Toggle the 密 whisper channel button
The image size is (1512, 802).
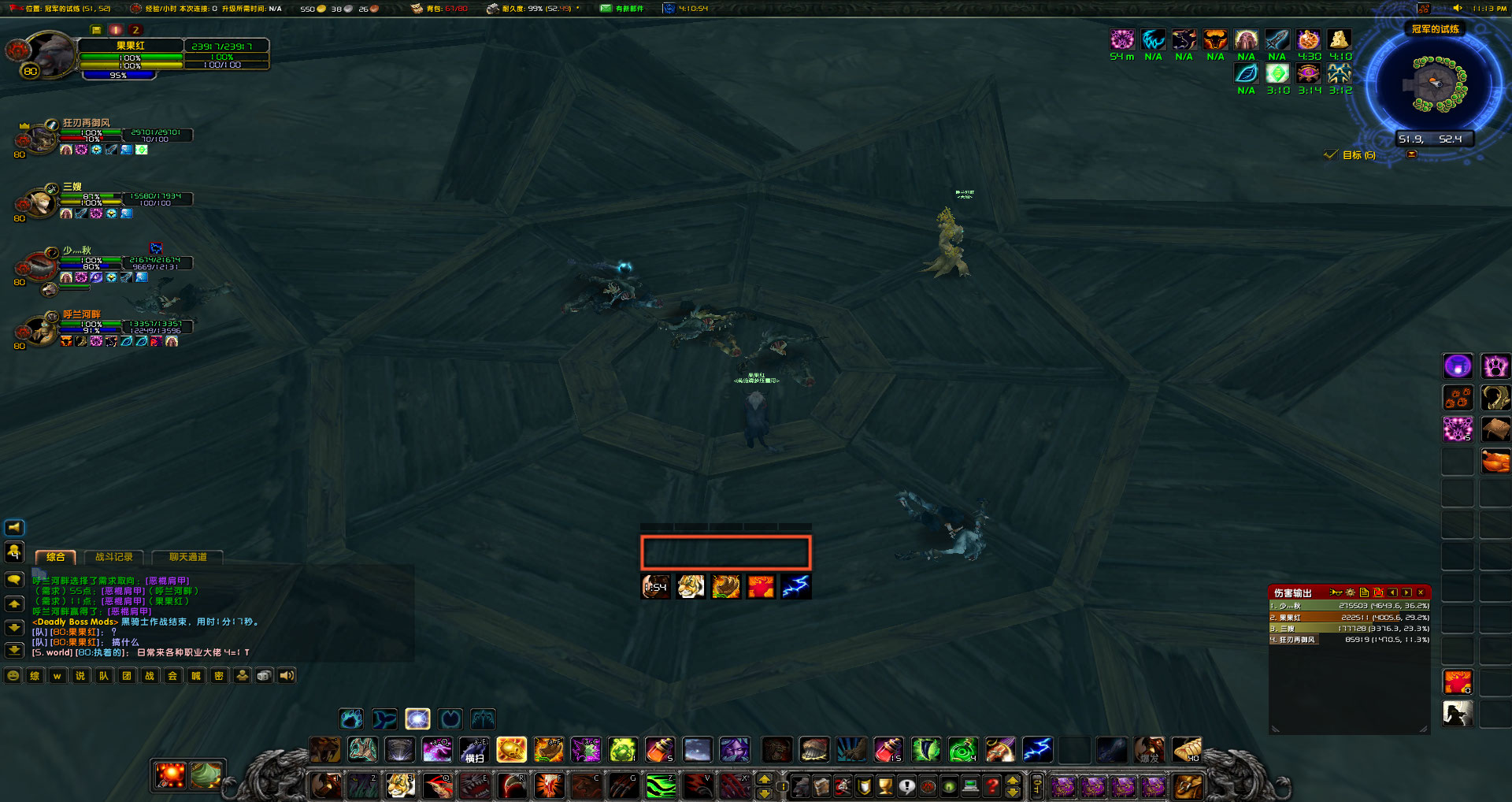click(x=219, y=675)
